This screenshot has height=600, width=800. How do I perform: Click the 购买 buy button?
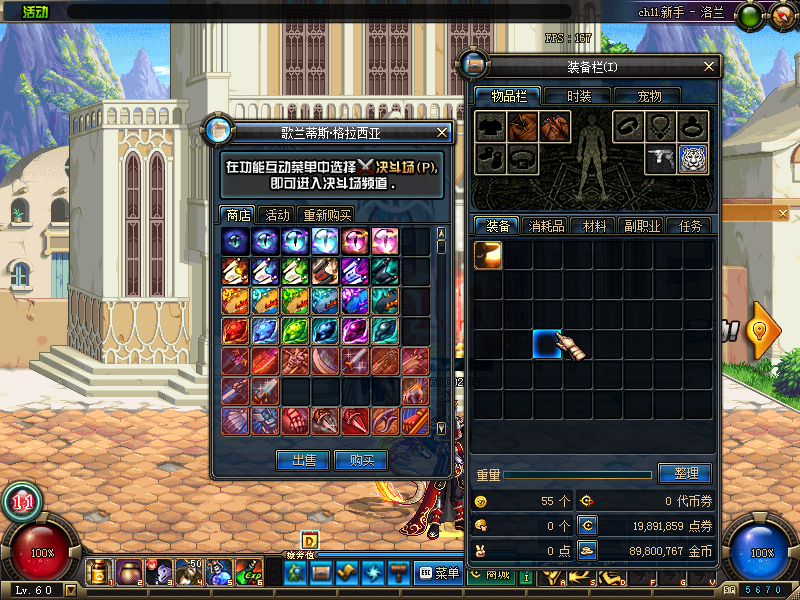point(361,460)
